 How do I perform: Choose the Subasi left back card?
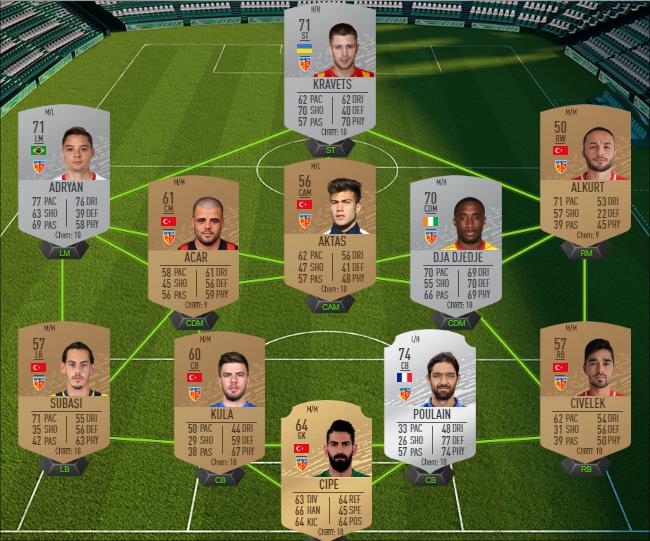(x=64, y=390)
